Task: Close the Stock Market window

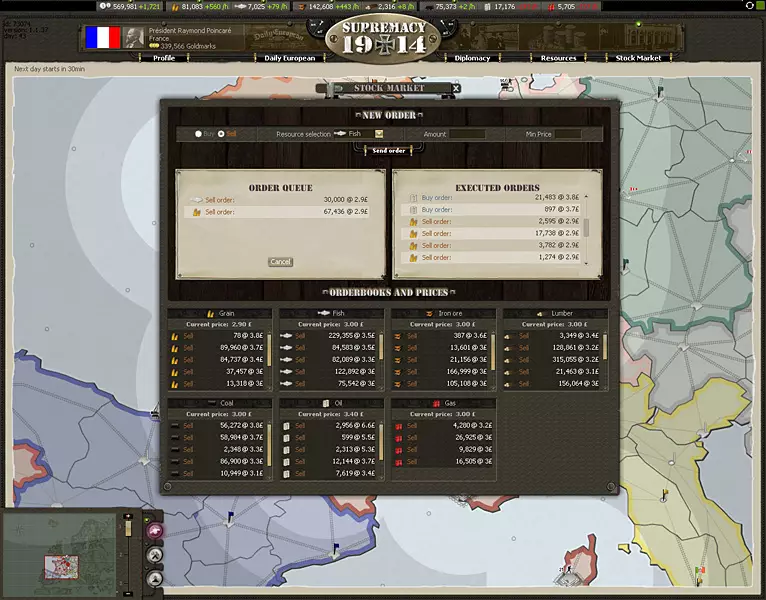Action: pos(456,88)
